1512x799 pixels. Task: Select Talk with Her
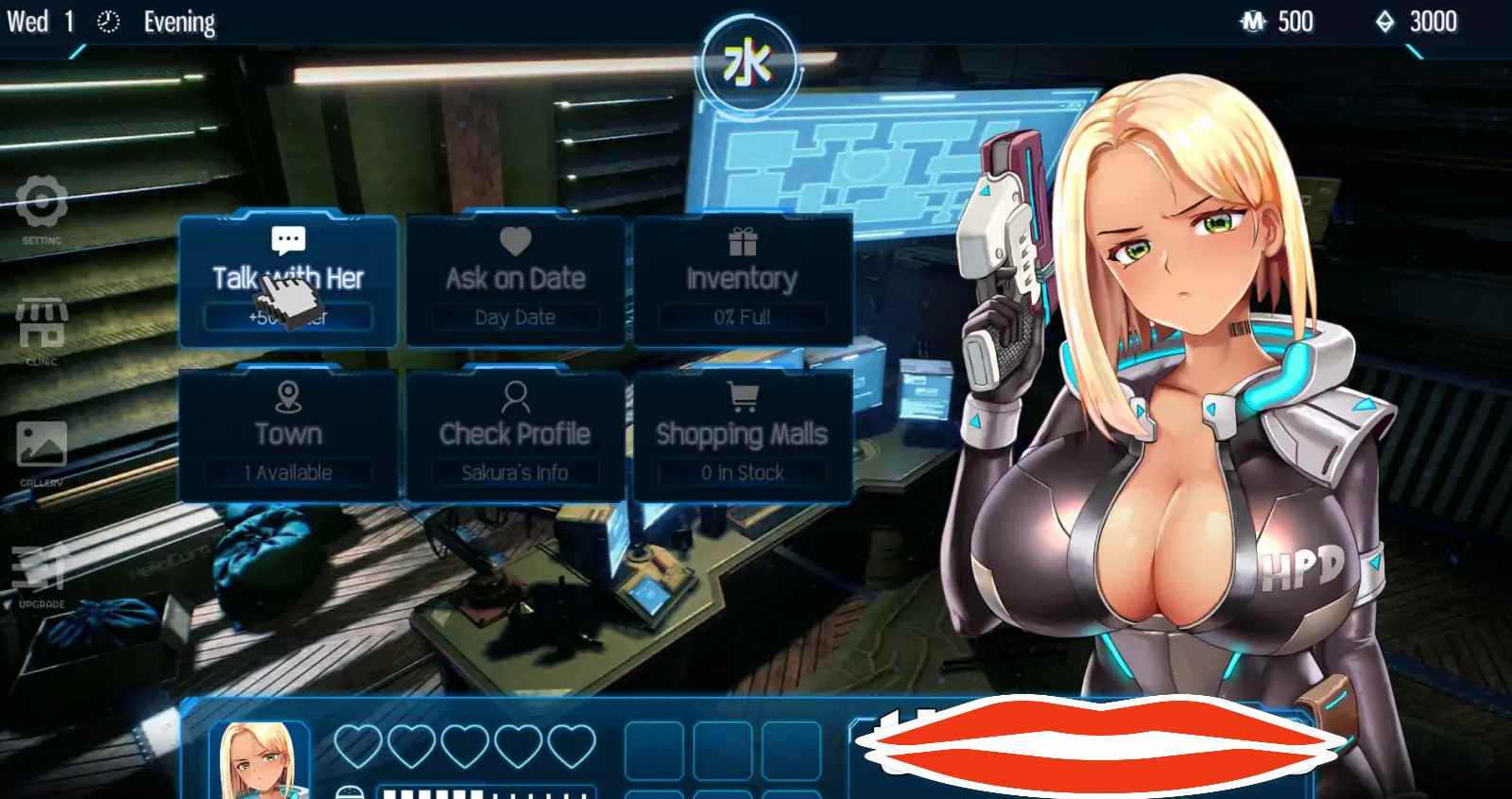pyautogui.click(x=286, y=279)
